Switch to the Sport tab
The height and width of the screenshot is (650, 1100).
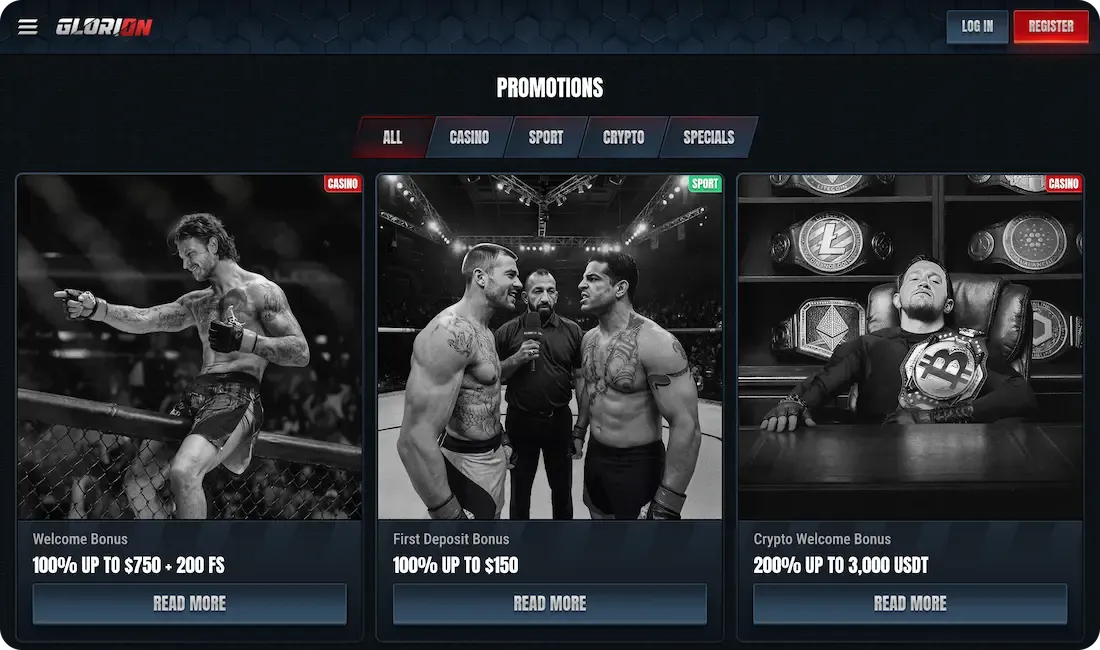click(546, 137)
